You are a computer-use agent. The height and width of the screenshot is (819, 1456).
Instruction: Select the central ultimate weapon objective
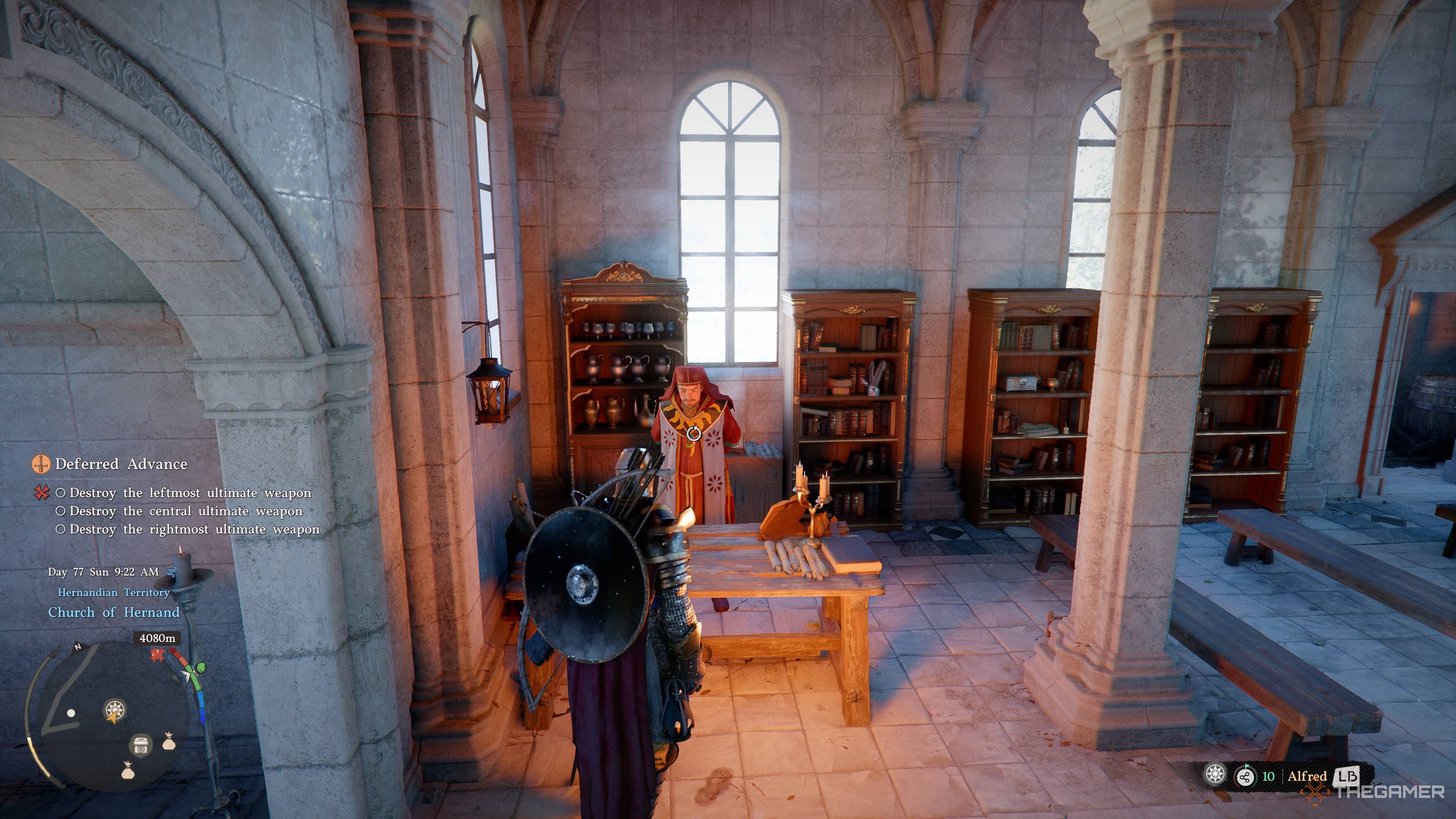pyautogui.click(x=185, y=511)
